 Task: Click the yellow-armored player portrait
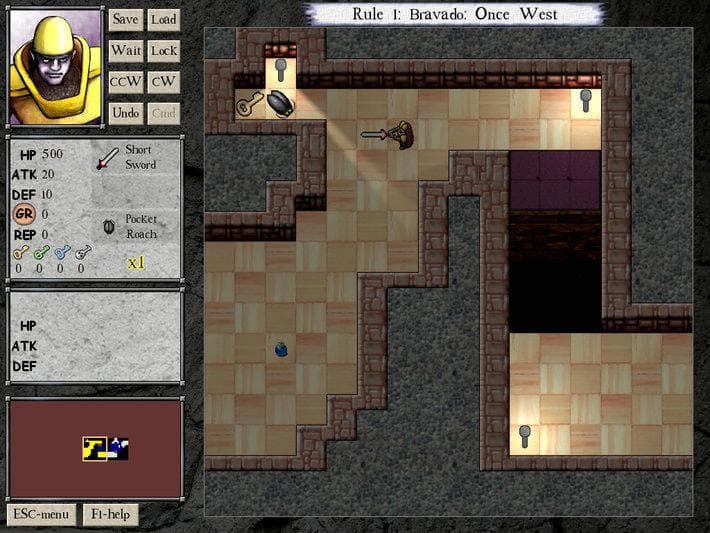[x=55, y=66]
